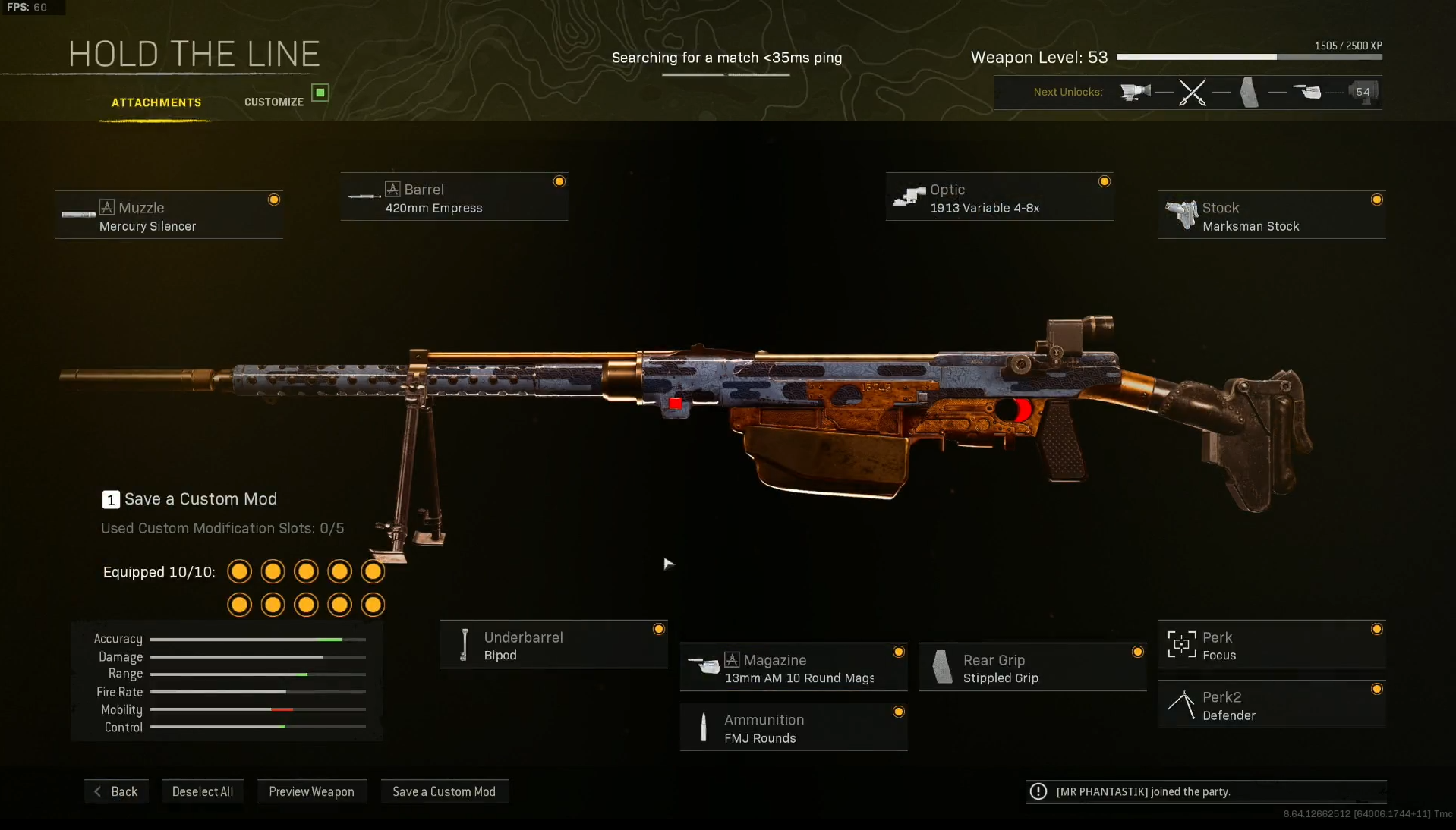Choose the Rear Grip Stippled Grip slot
This screenshot has height=830, width=1456.
pyautogui.click(x=1032, y=668)
